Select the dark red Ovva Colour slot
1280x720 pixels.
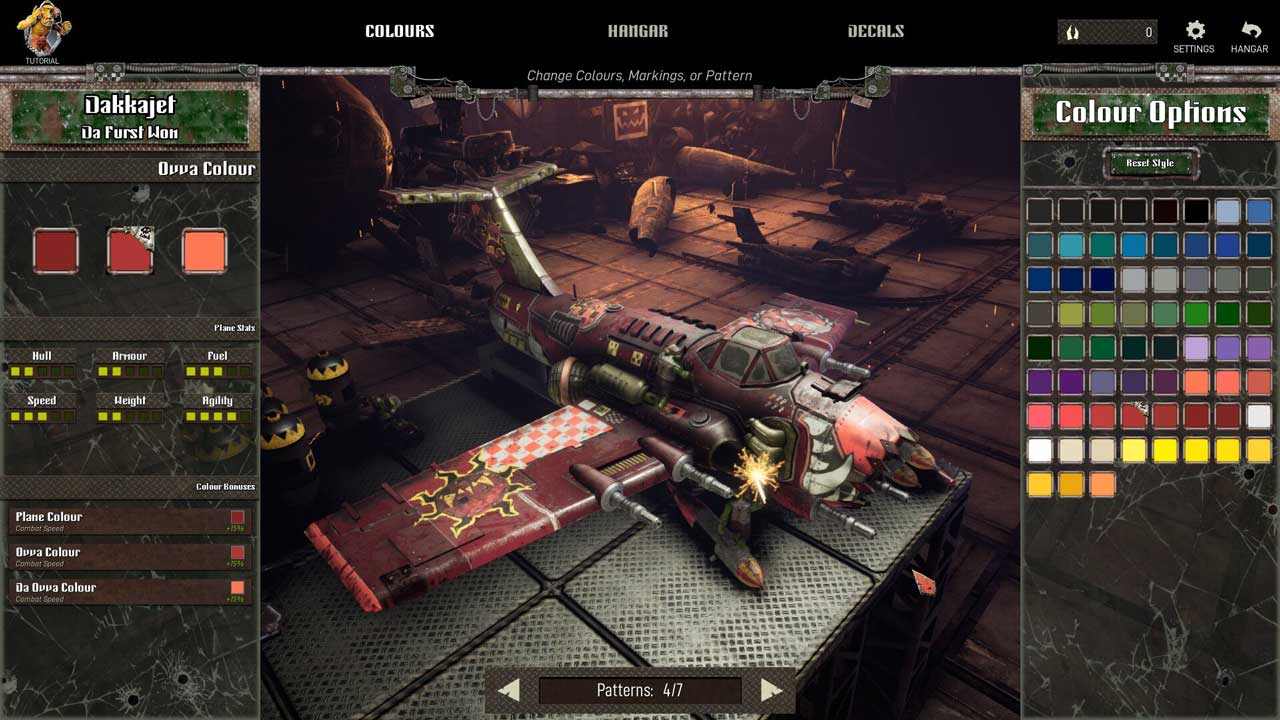click(56, 251)
